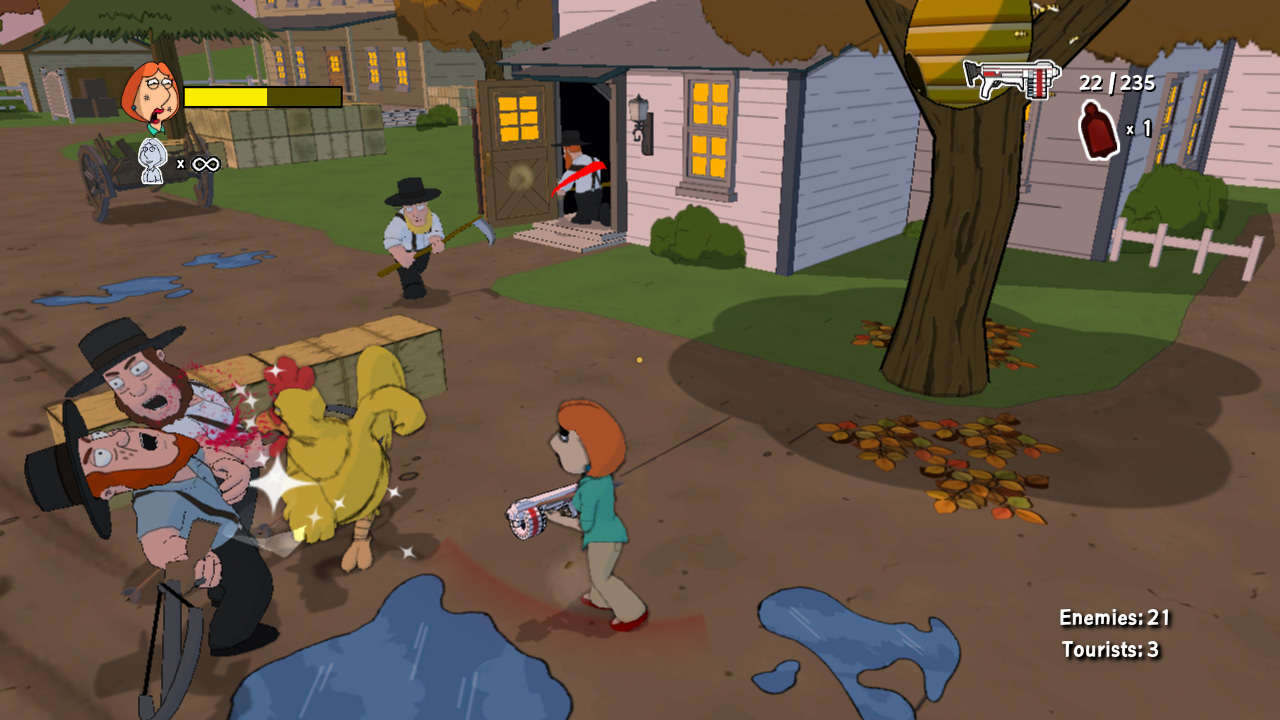Click Lois's character portrait icon
This screenshot has width=1280, height=720.
point(149,98)
